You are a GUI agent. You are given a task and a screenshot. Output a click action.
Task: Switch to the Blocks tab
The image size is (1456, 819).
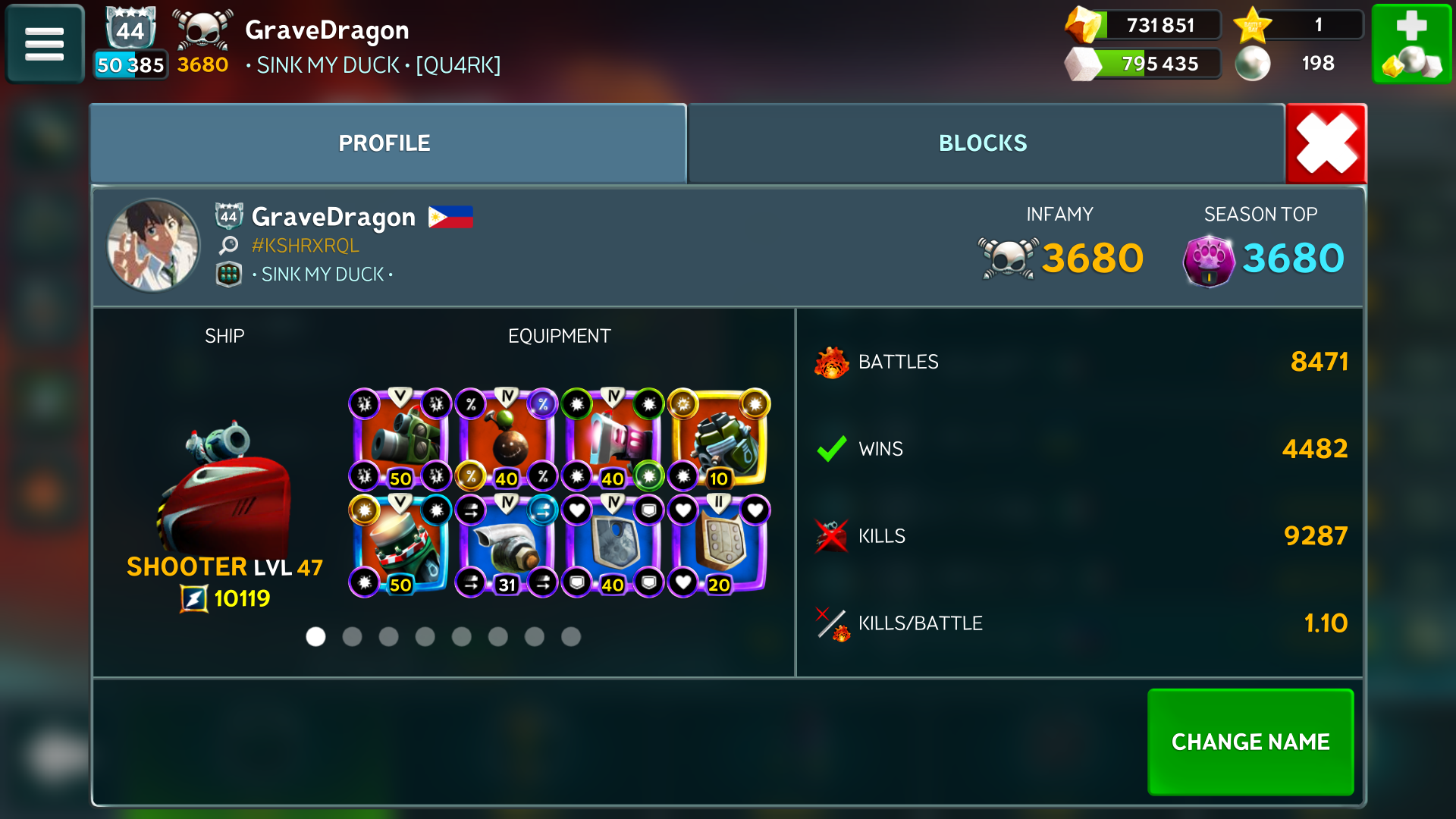point(983,143)
